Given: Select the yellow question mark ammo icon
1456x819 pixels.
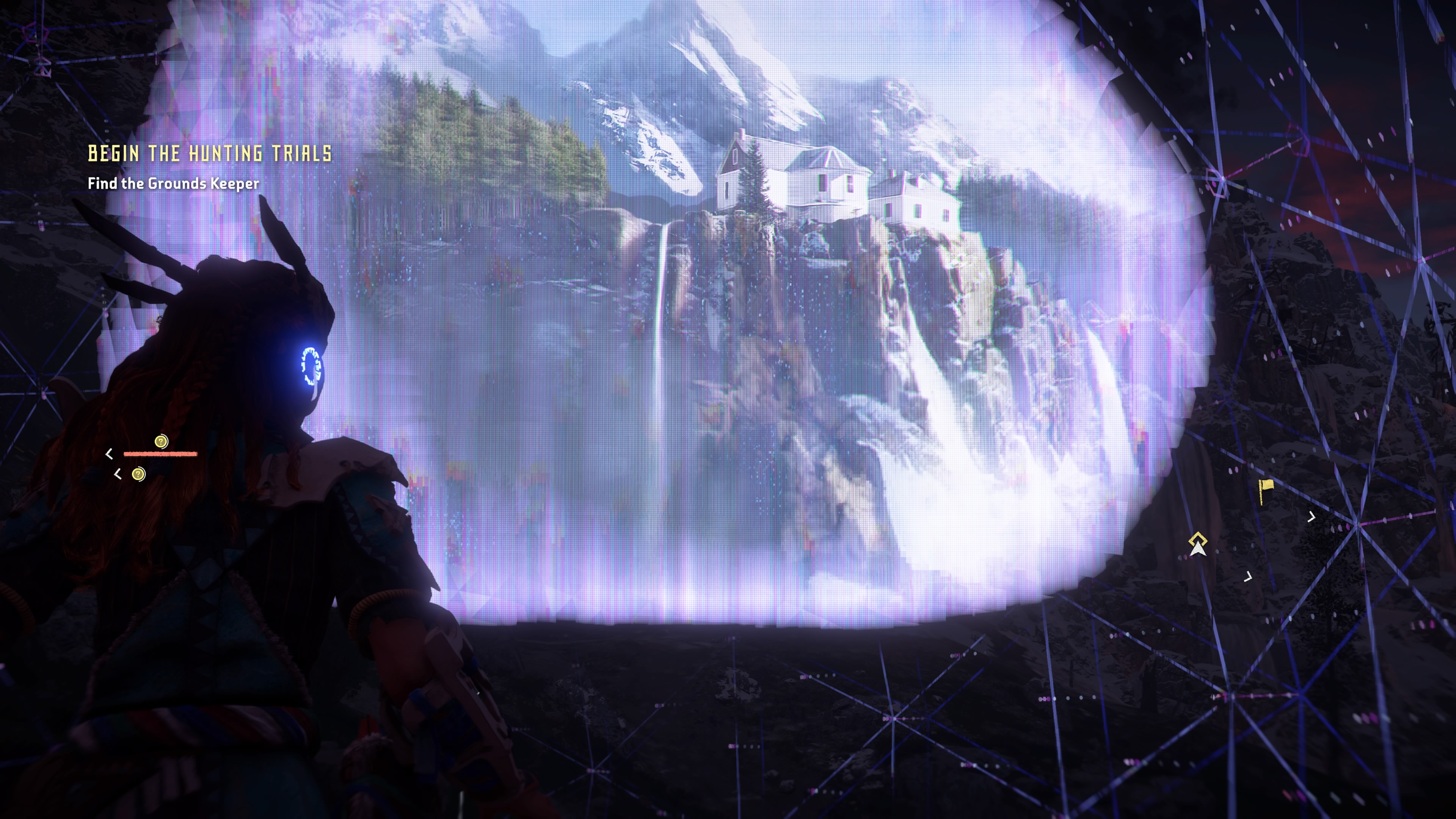Looking at the screenshot, I should point(161,441).
